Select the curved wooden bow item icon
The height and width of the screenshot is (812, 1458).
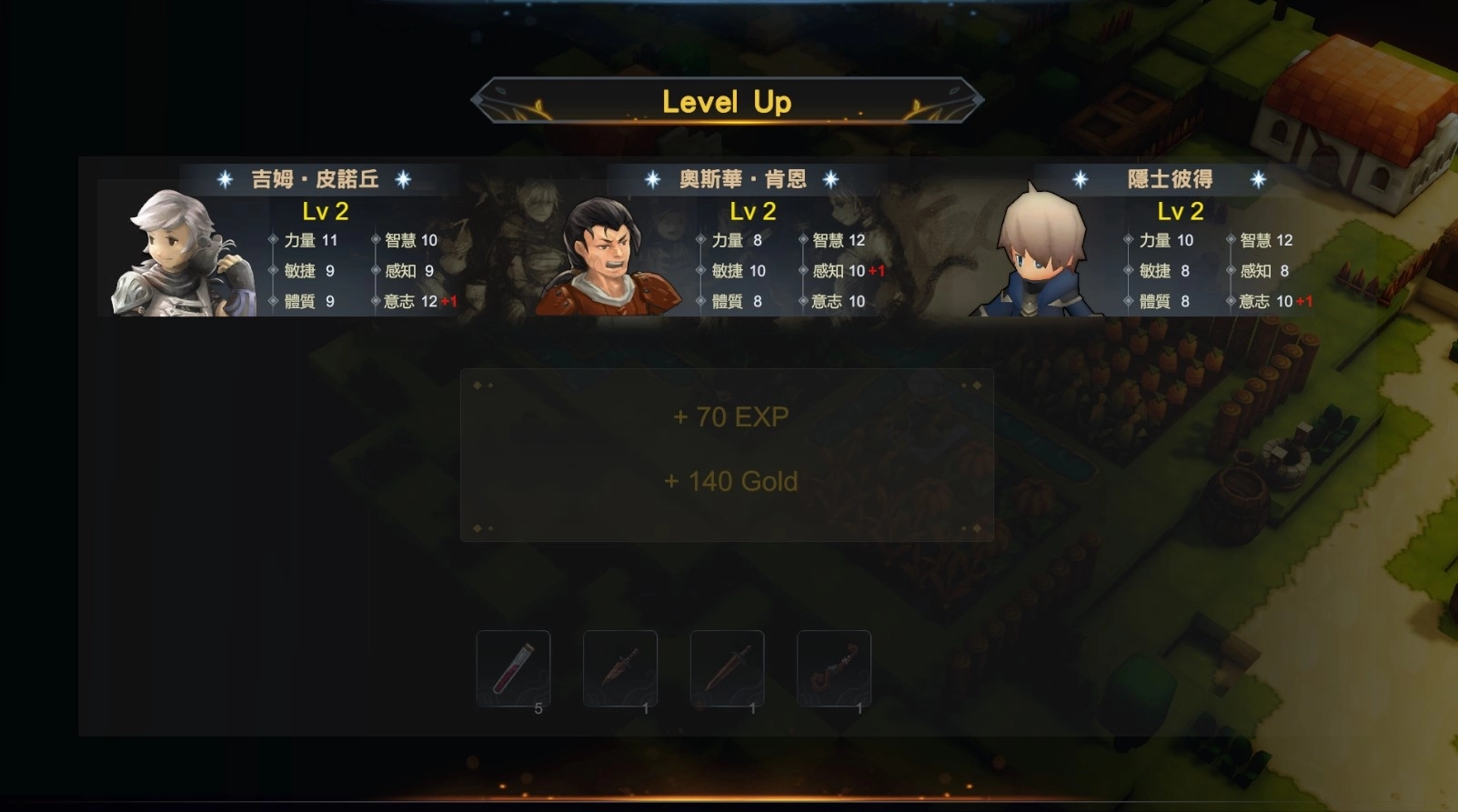(x=834, y=668)
